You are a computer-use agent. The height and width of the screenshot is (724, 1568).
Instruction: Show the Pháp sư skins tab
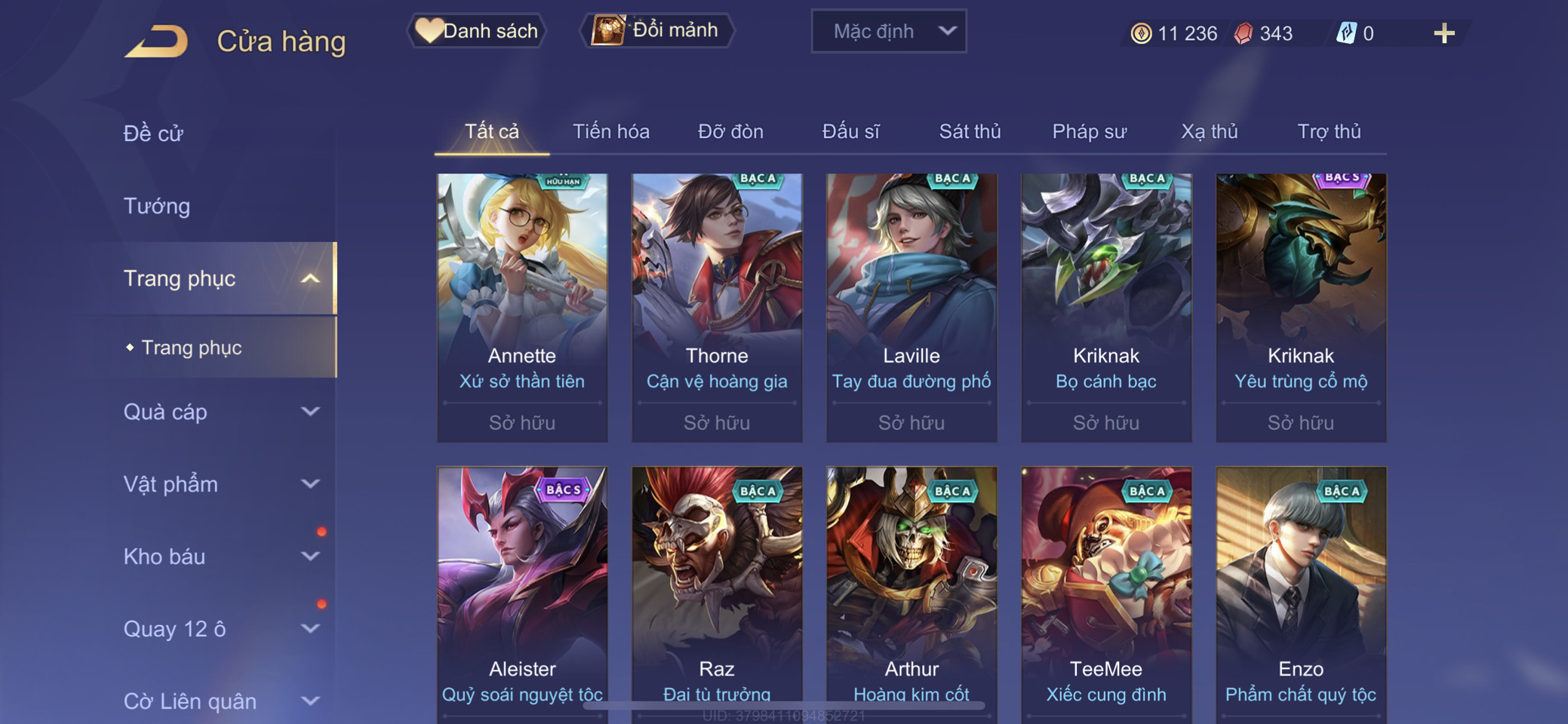(1089, 132)
